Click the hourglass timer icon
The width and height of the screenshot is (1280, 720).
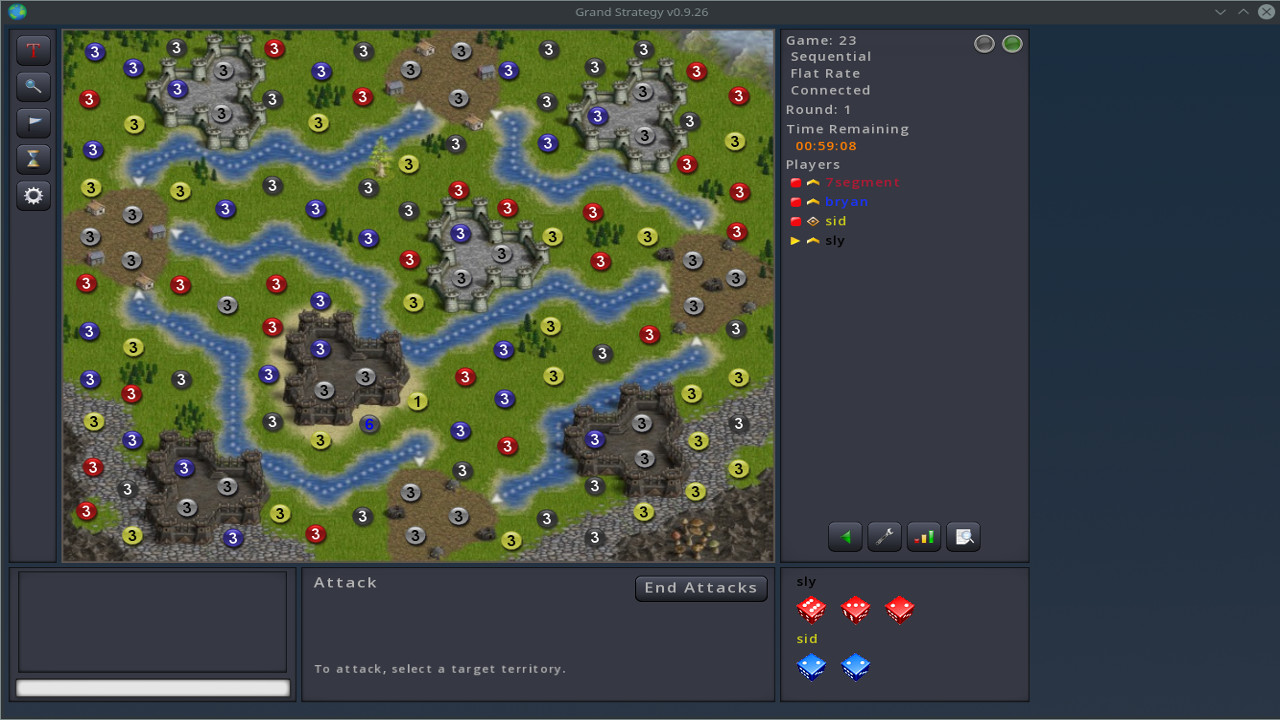tap(33, 159)
